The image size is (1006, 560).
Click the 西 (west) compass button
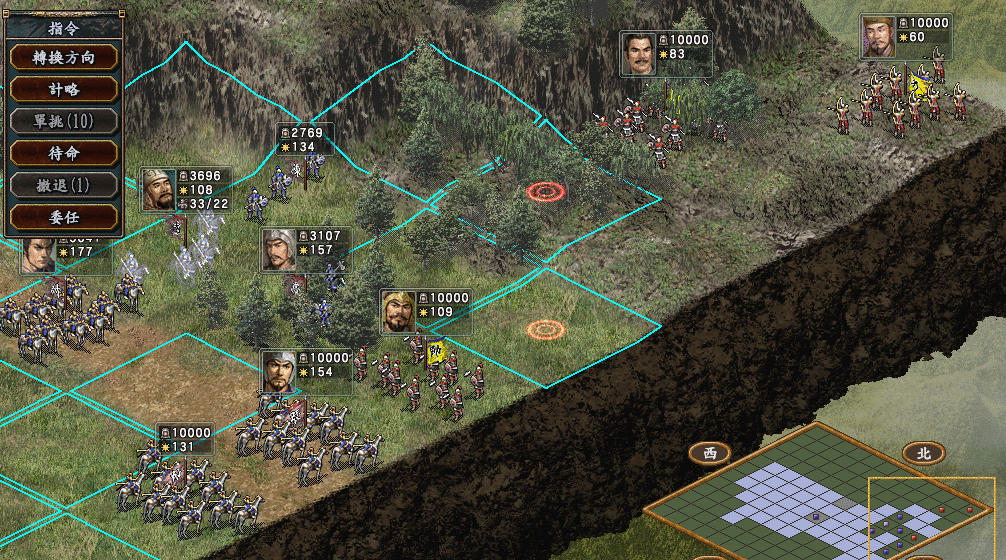tap(709, 453)
